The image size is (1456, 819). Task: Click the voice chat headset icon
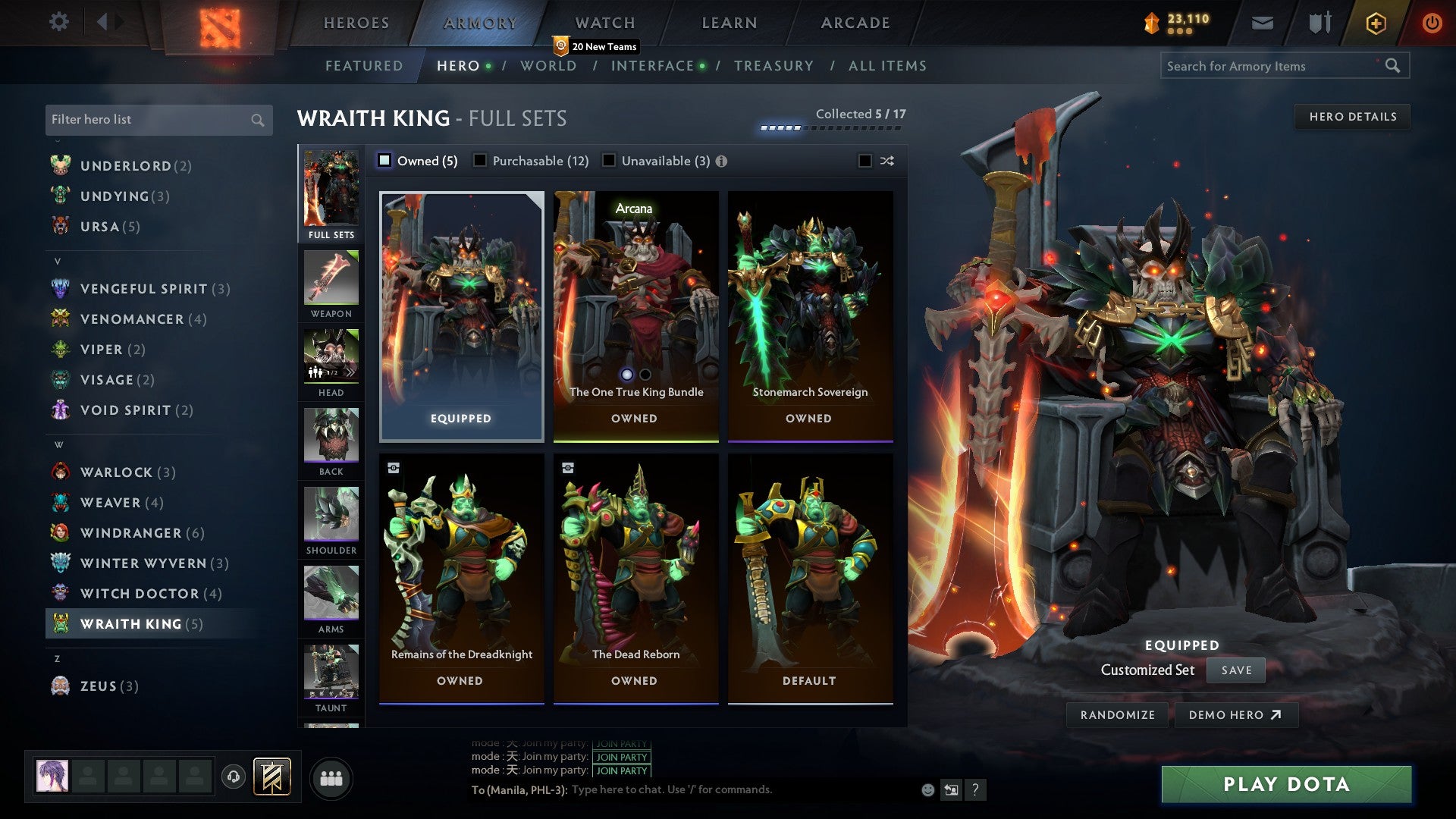(x=235, y=777)
